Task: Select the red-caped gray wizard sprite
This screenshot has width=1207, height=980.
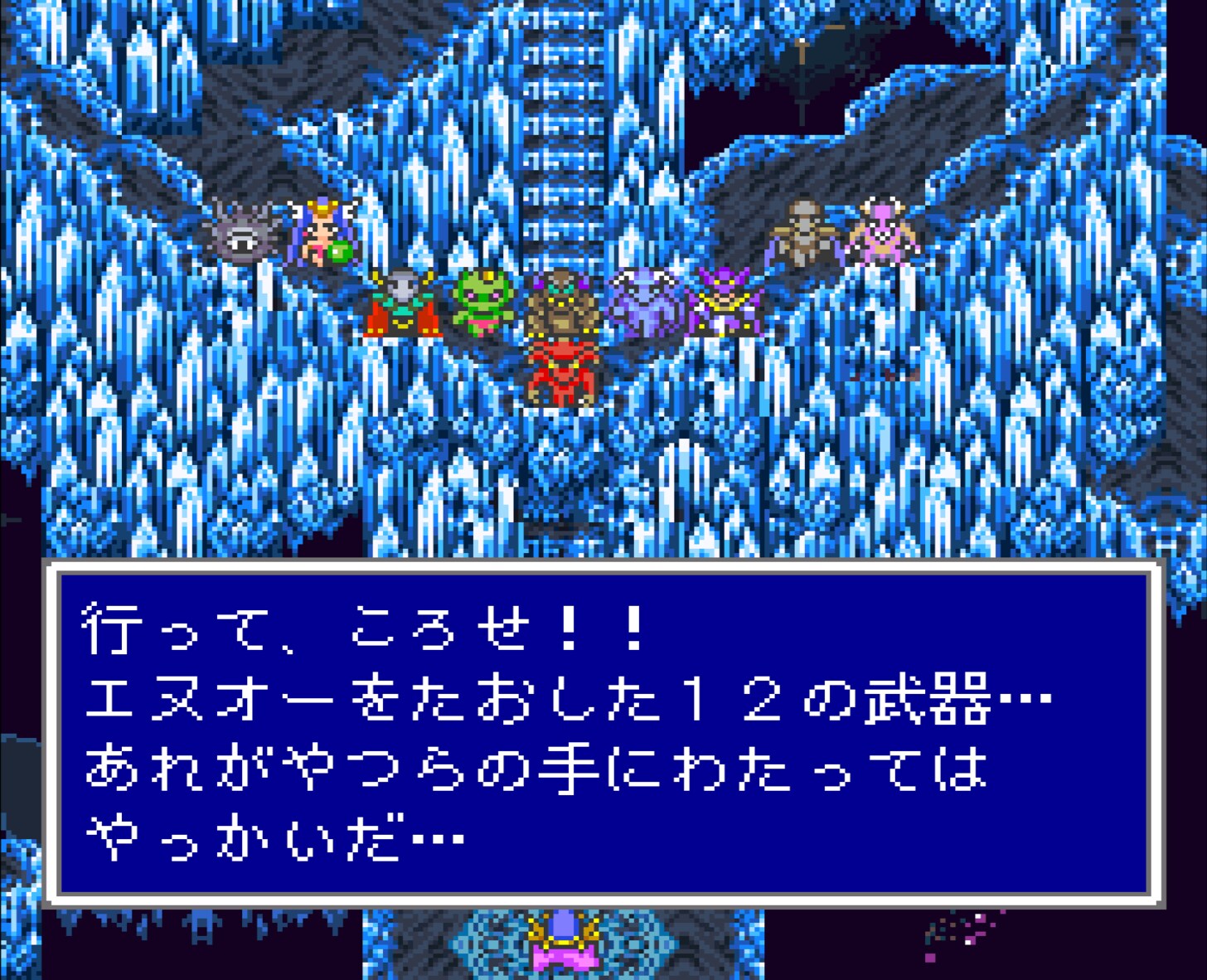Action: (x=401, y=303)
